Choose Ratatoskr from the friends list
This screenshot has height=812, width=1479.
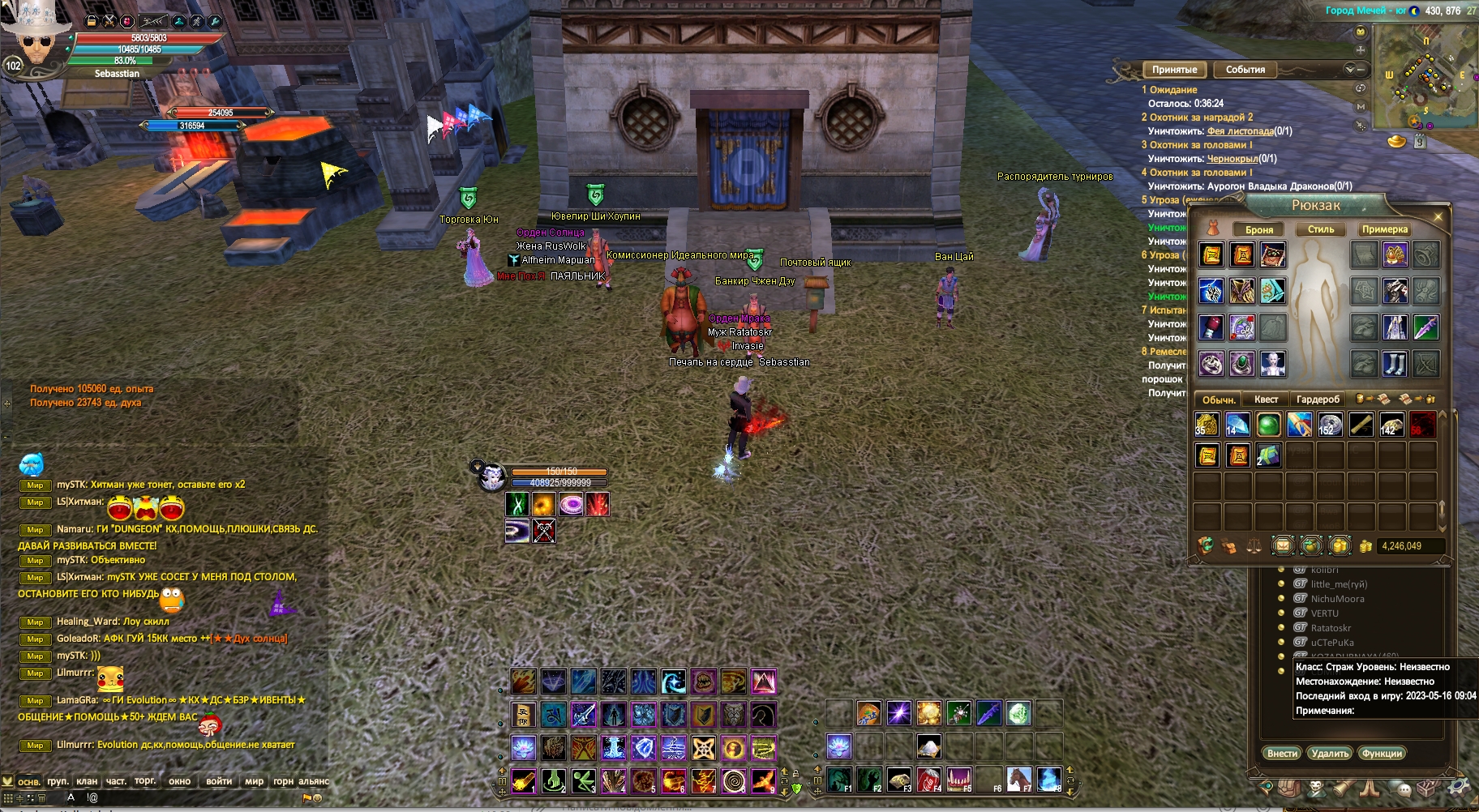[1331, 628]
